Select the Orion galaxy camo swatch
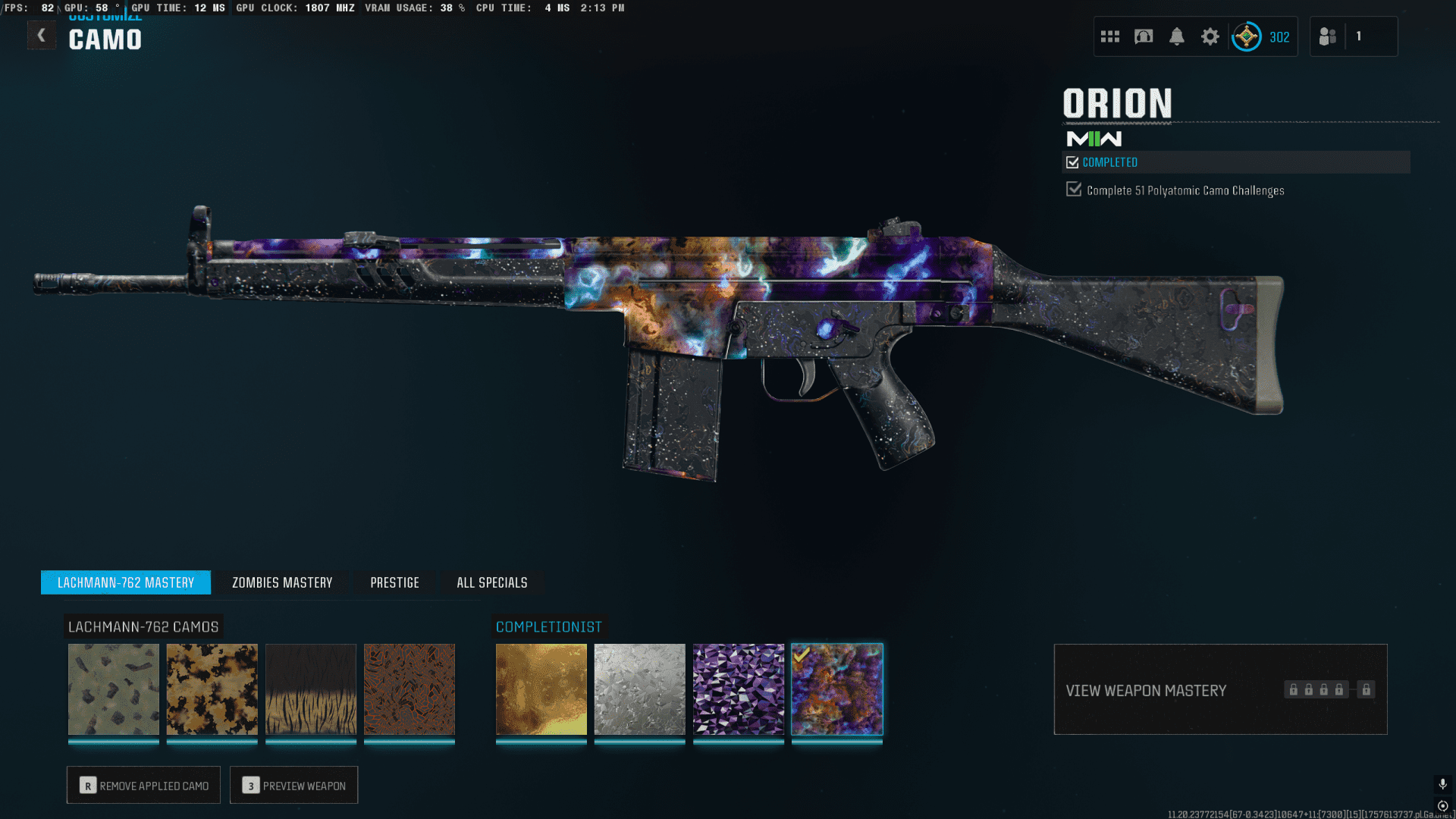The height and width of the screenshot is (819, 1456). point(837,689)
